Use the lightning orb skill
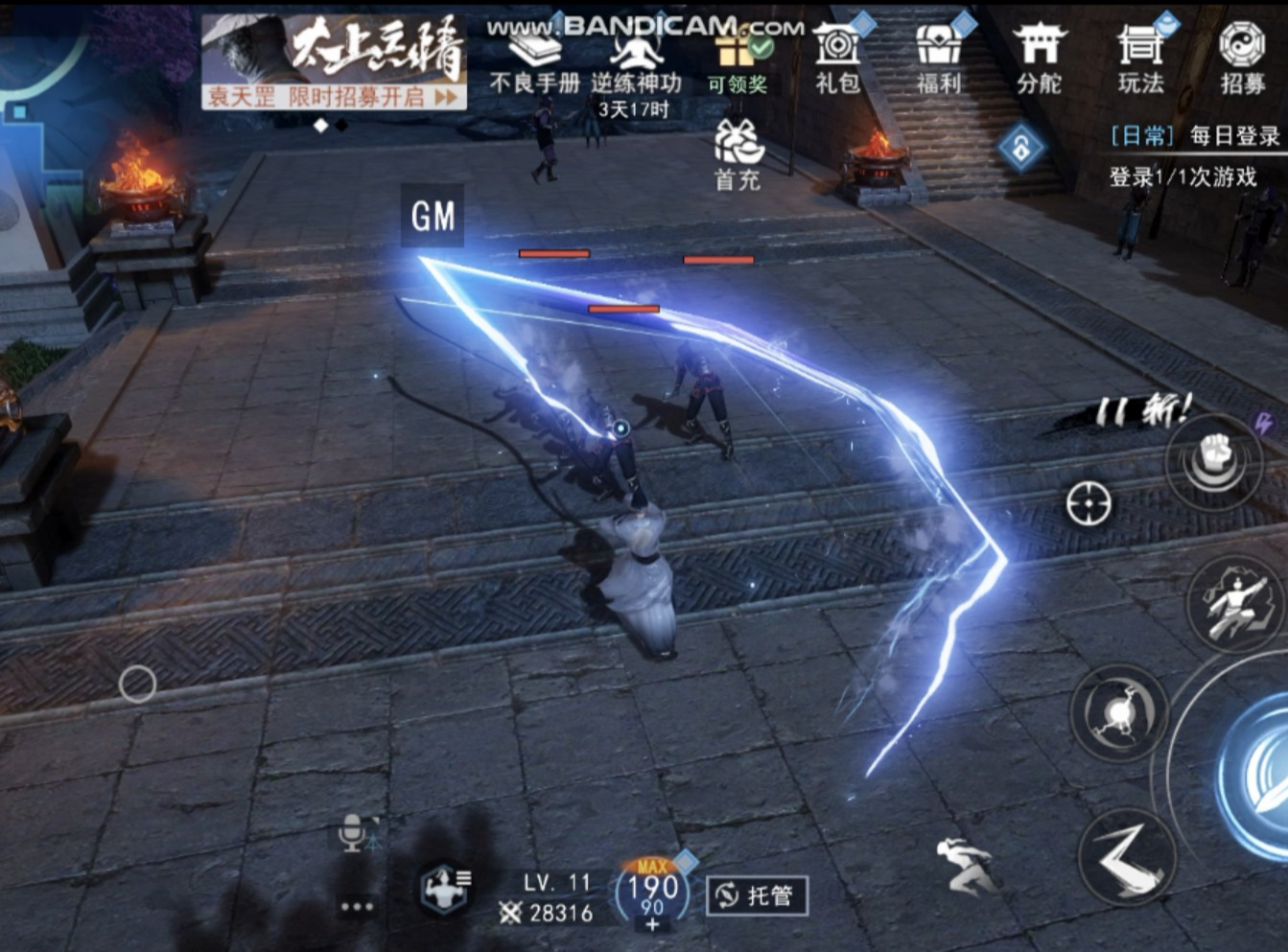1288x952 pixels. click(x=1118, y=713)
